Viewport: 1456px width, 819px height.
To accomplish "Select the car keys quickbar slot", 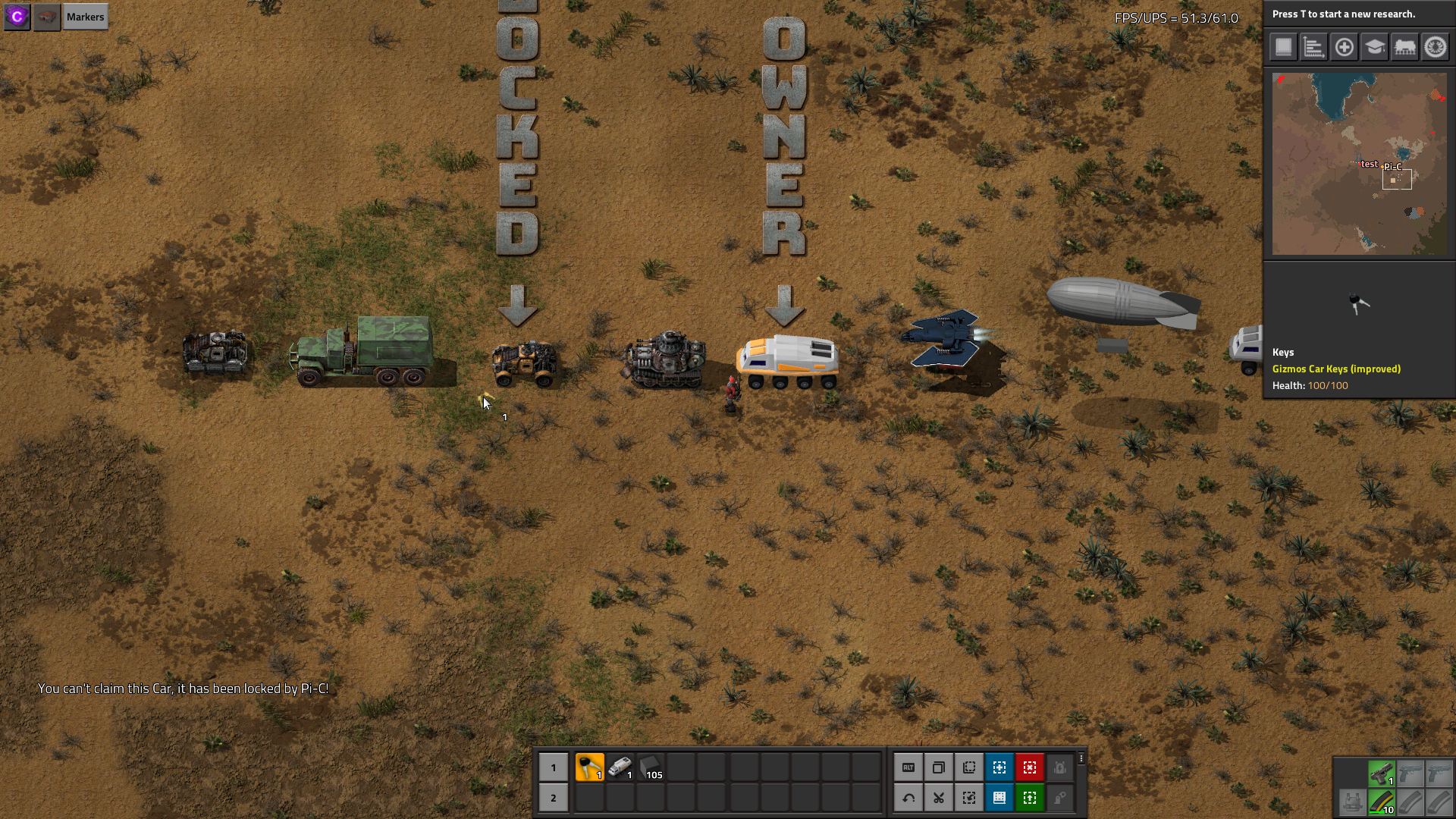I will (589, 767).
